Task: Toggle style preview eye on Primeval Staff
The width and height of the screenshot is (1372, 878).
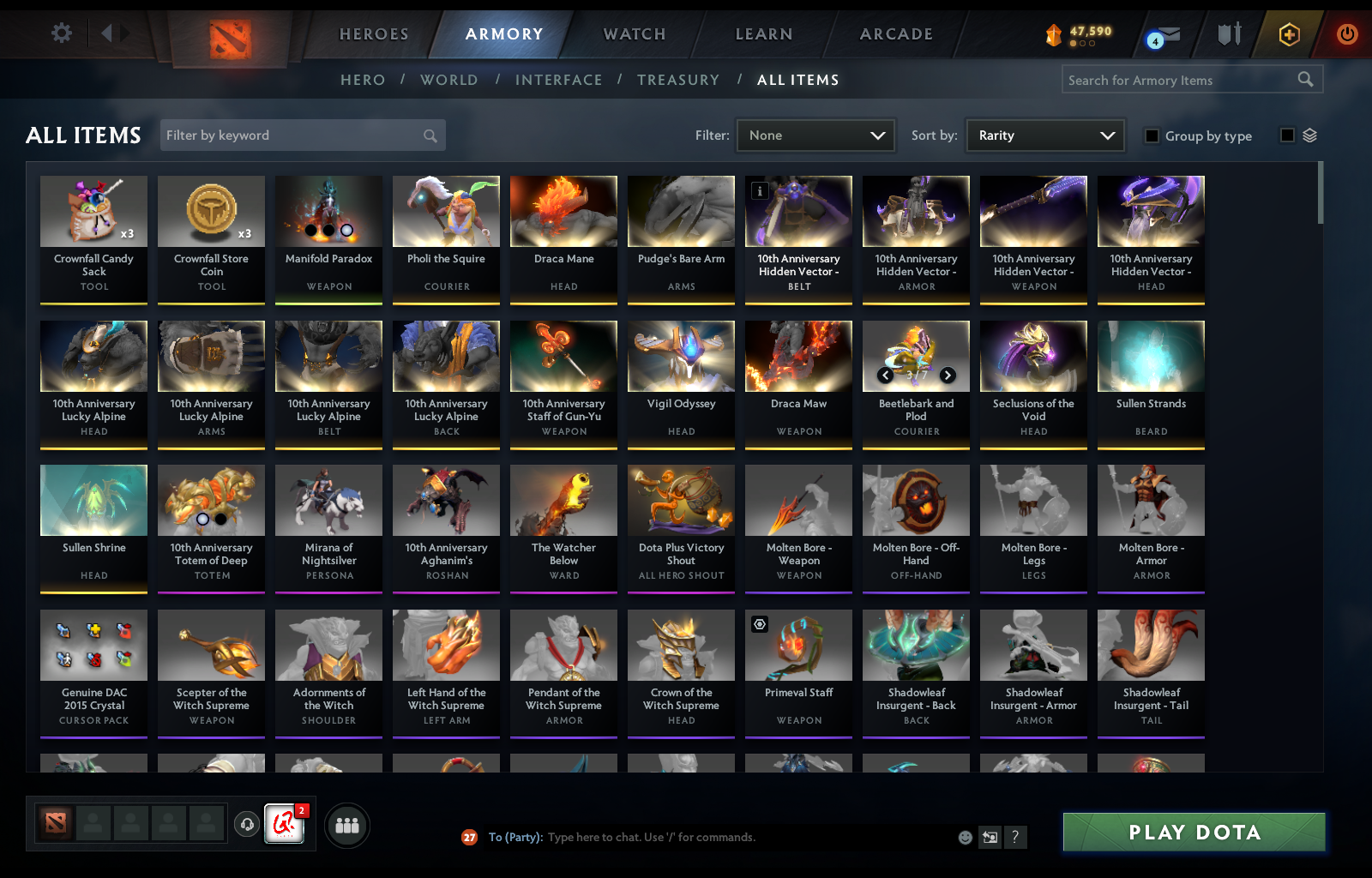Action: (x=759, y=624)
